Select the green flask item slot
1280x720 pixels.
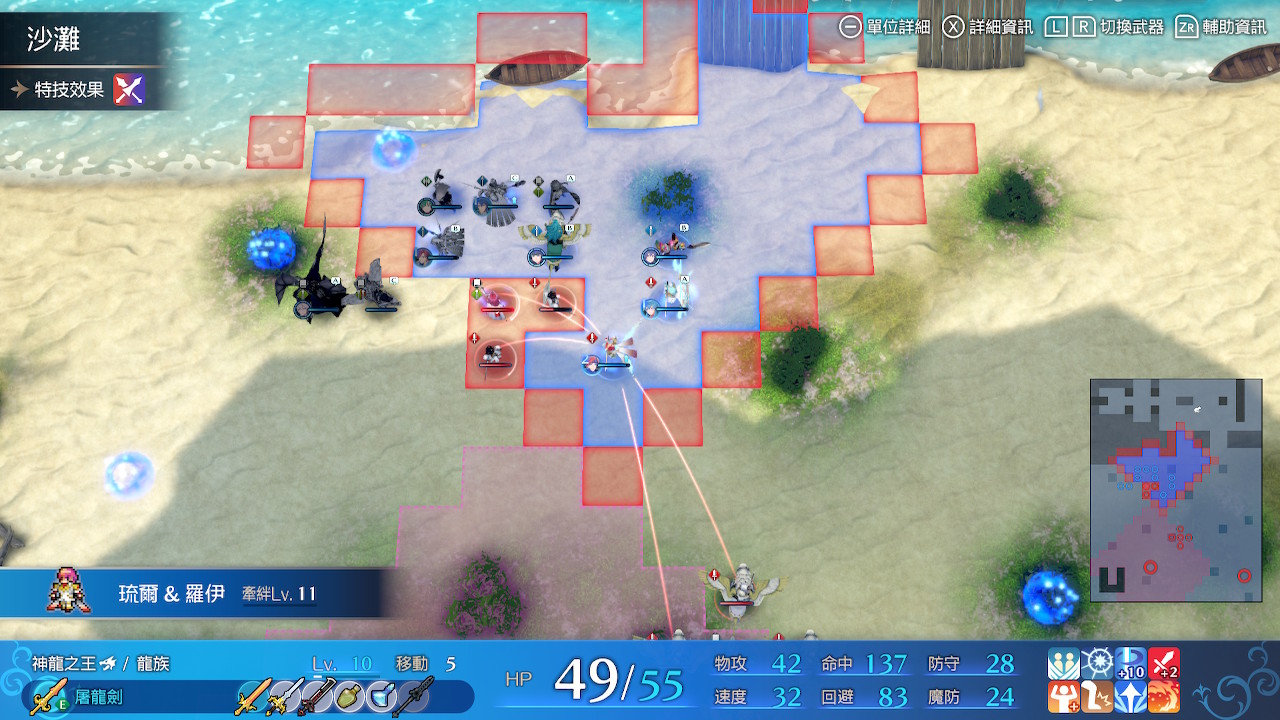click(349, 696)
